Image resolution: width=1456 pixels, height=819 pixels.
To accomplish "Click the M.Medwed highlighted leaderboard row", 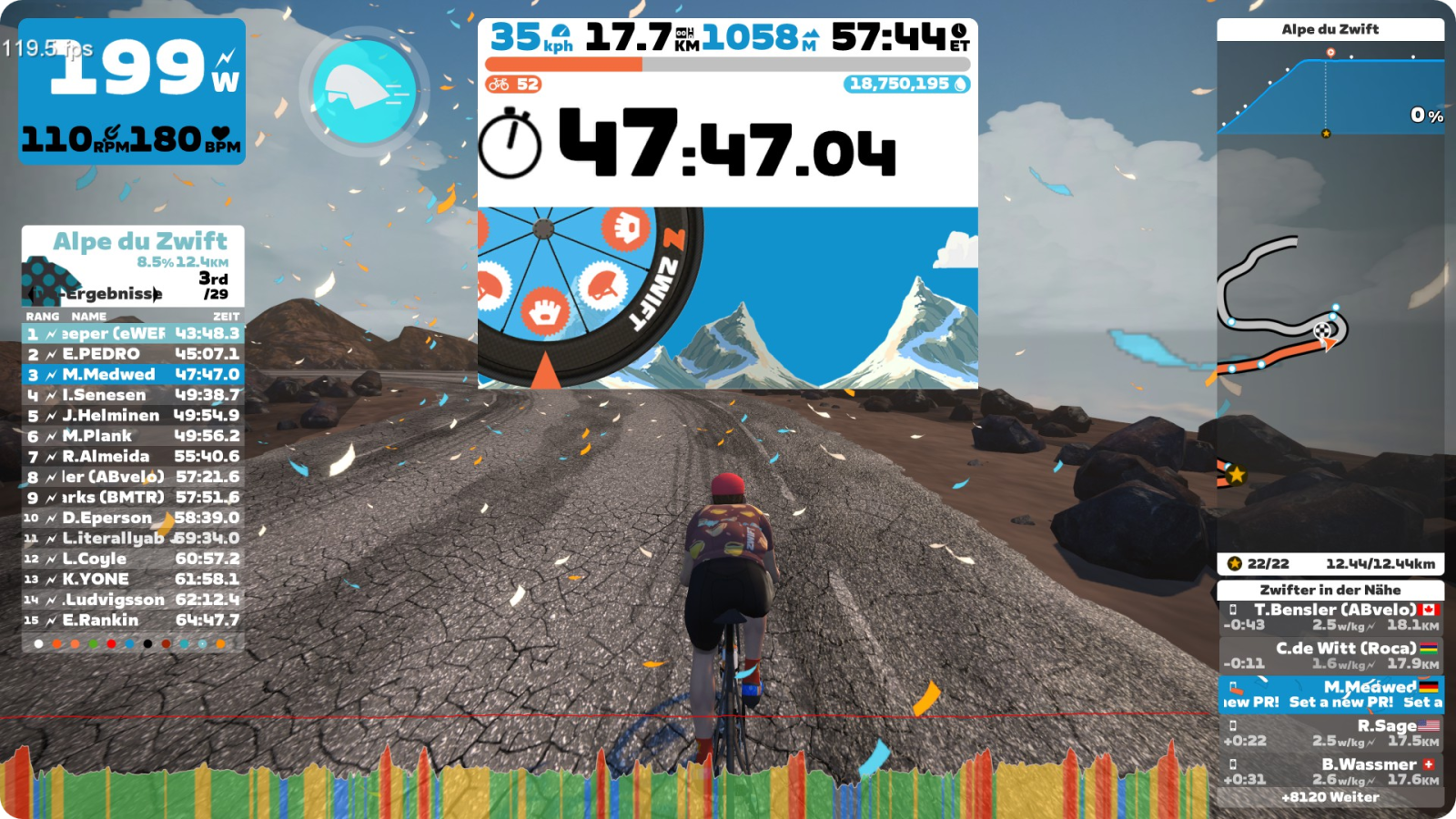I will (133, 375).
